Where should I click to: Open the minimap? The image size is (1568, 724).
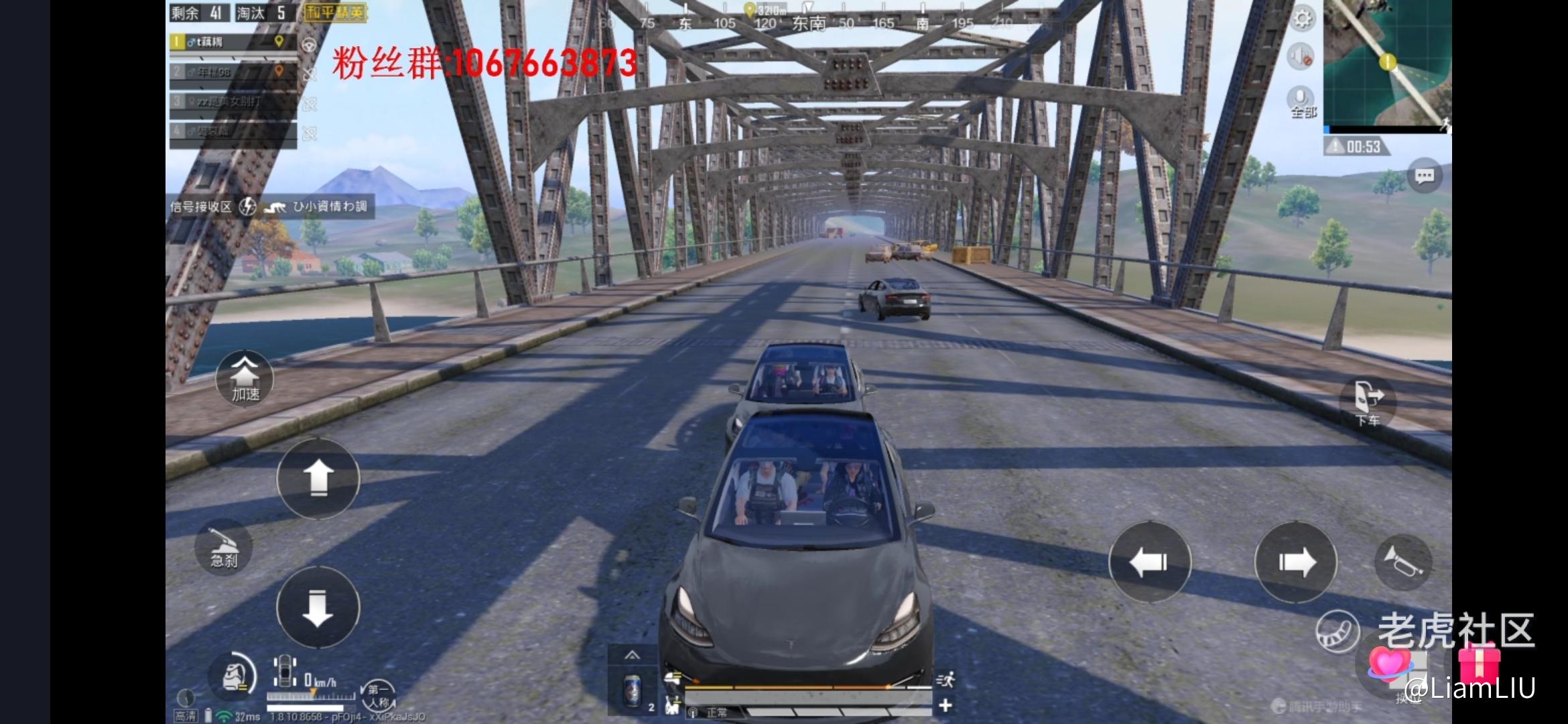pyautogui.click(x=1387, y=64)
